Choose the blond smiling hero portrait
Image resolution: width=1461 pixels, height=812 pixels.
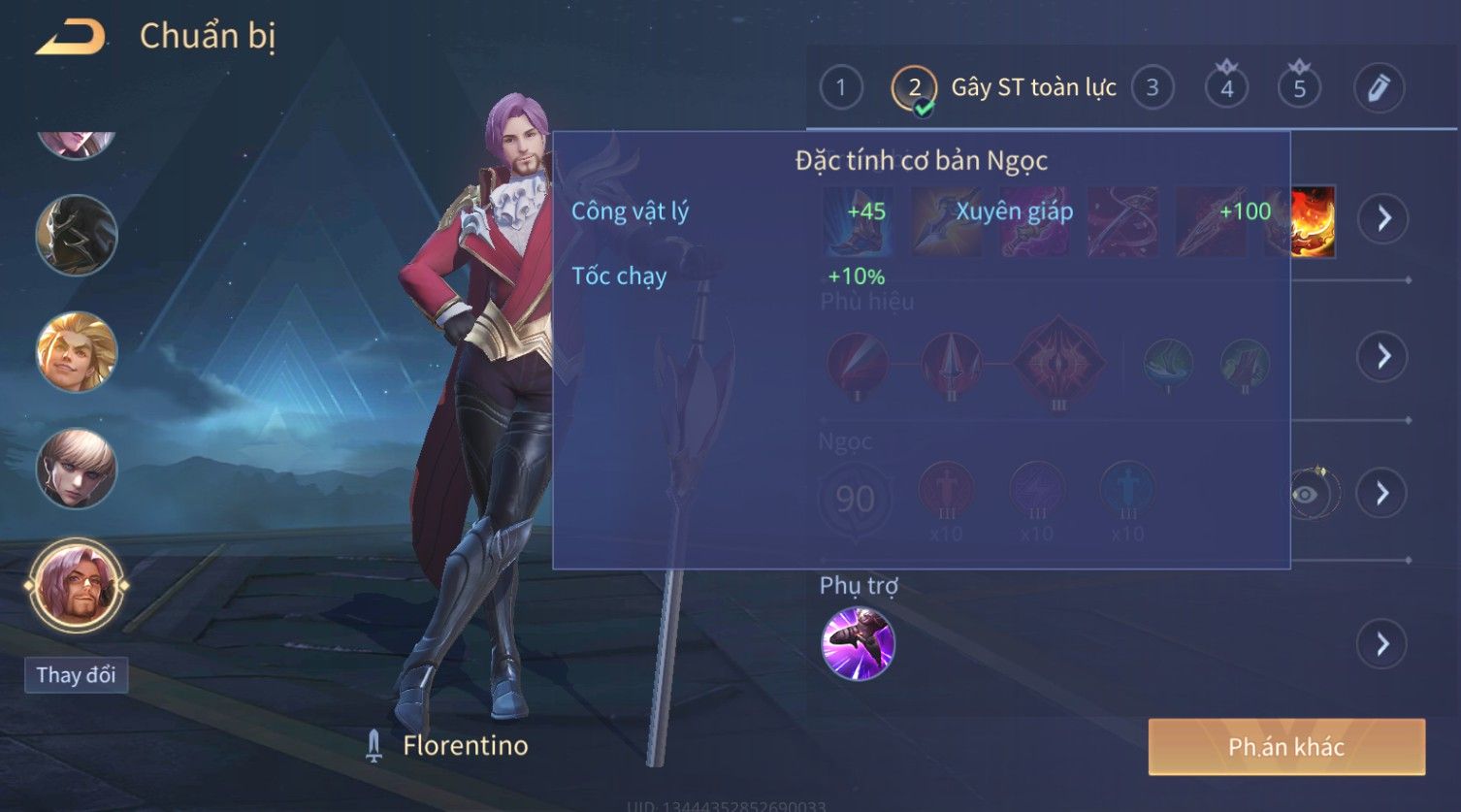click(x=76, y=351)
